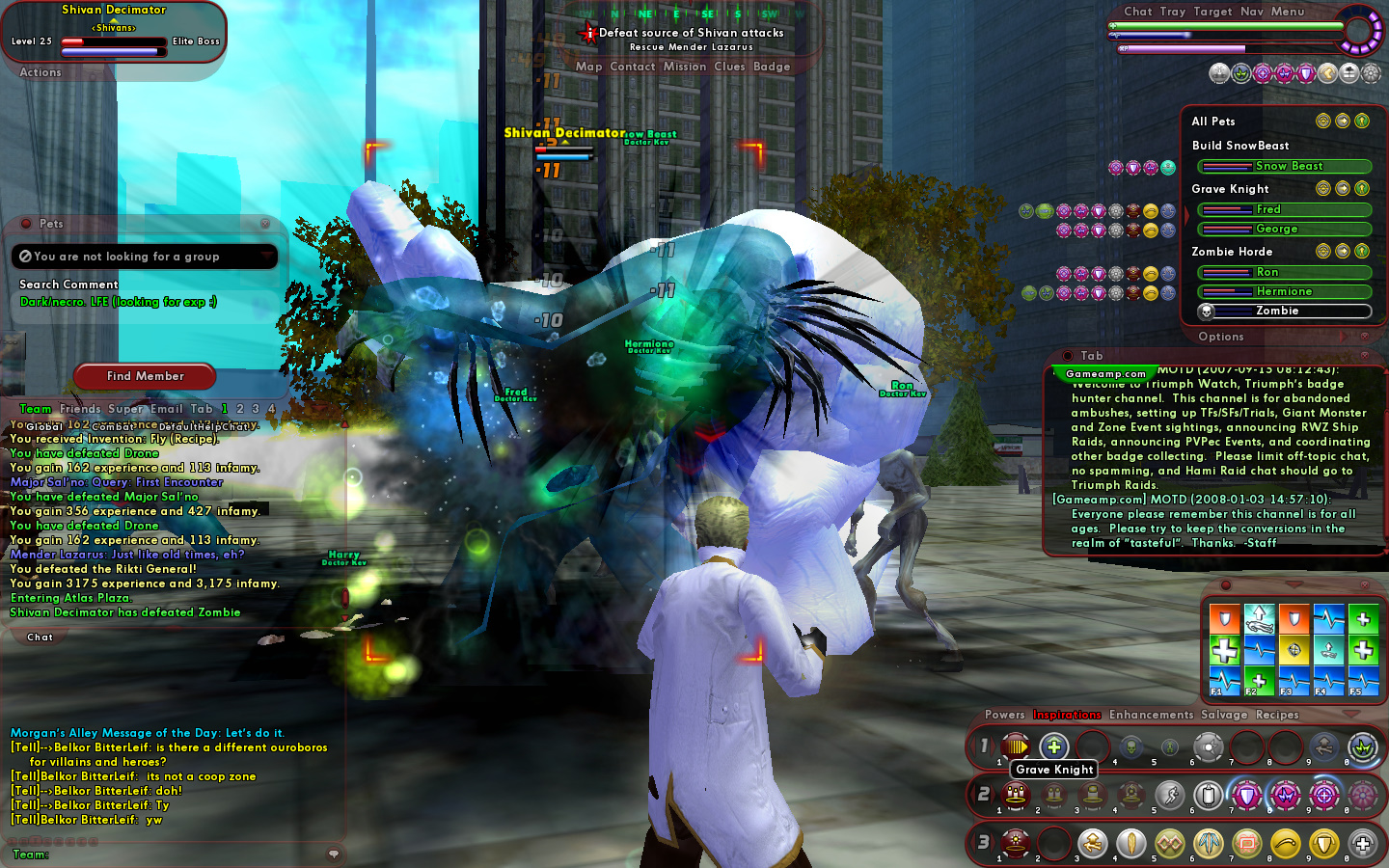Image resolution: width=1389 pixels, height=868 pixels.
Task: Select the defeated Zombie pet row
Action: tap(1284, 311)
